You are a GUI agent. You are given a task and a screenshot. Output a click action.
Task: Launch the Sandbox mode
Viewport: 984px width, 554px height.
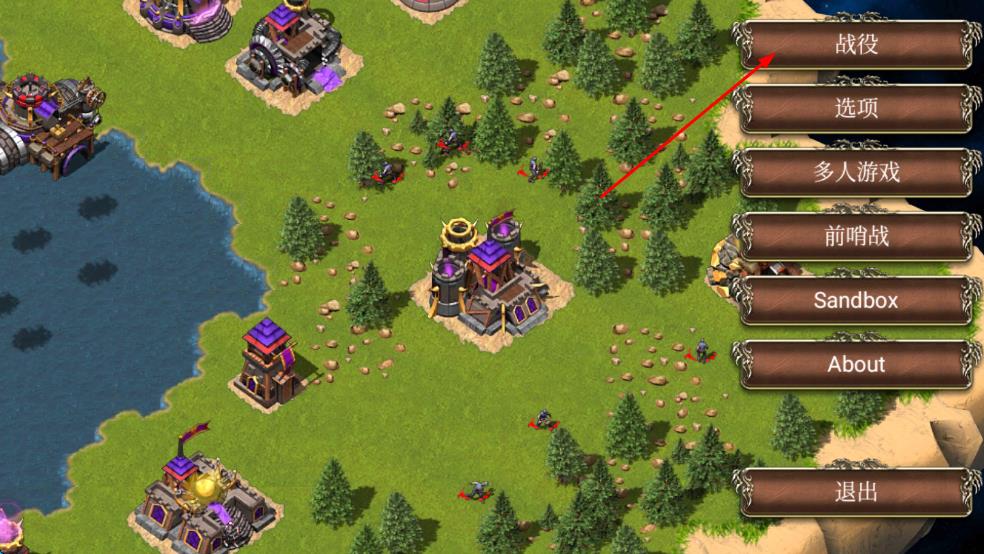(856, 300)
